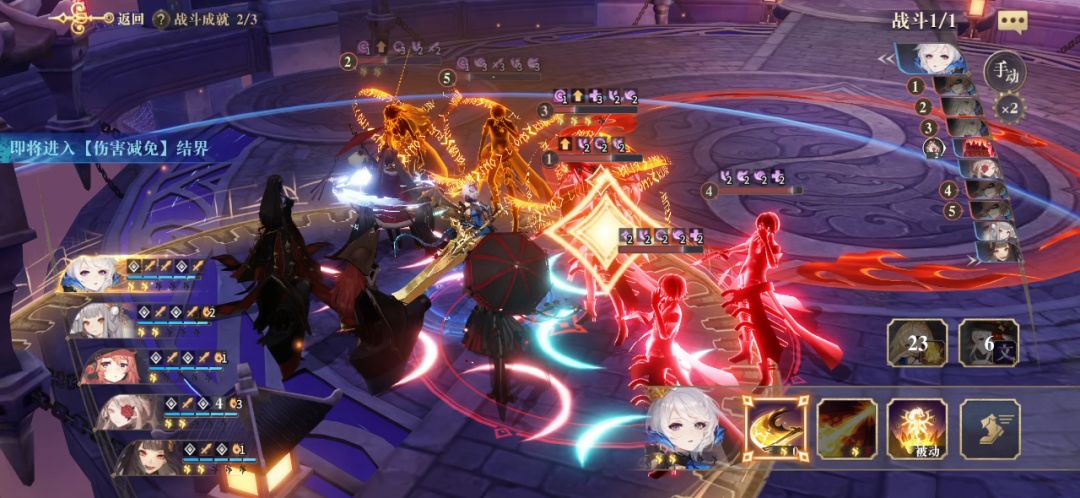1080x498 pixels.
Task: Open the chat bubble icon
Action: (x=1012, y=21)
